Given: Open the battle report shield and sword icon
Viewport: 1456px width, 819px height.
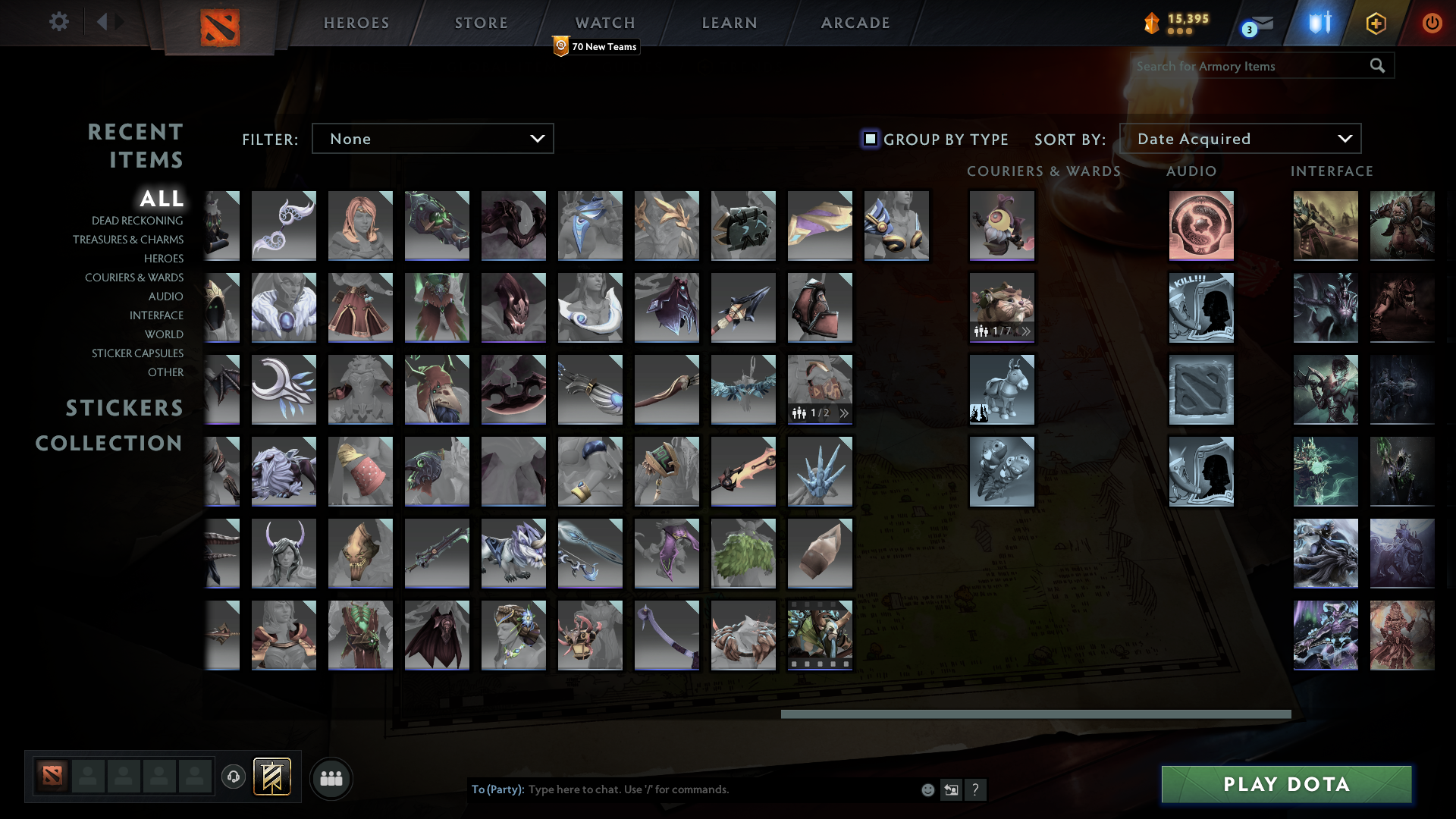Looking at the screenshot, I should click(x=1317, y=23).
